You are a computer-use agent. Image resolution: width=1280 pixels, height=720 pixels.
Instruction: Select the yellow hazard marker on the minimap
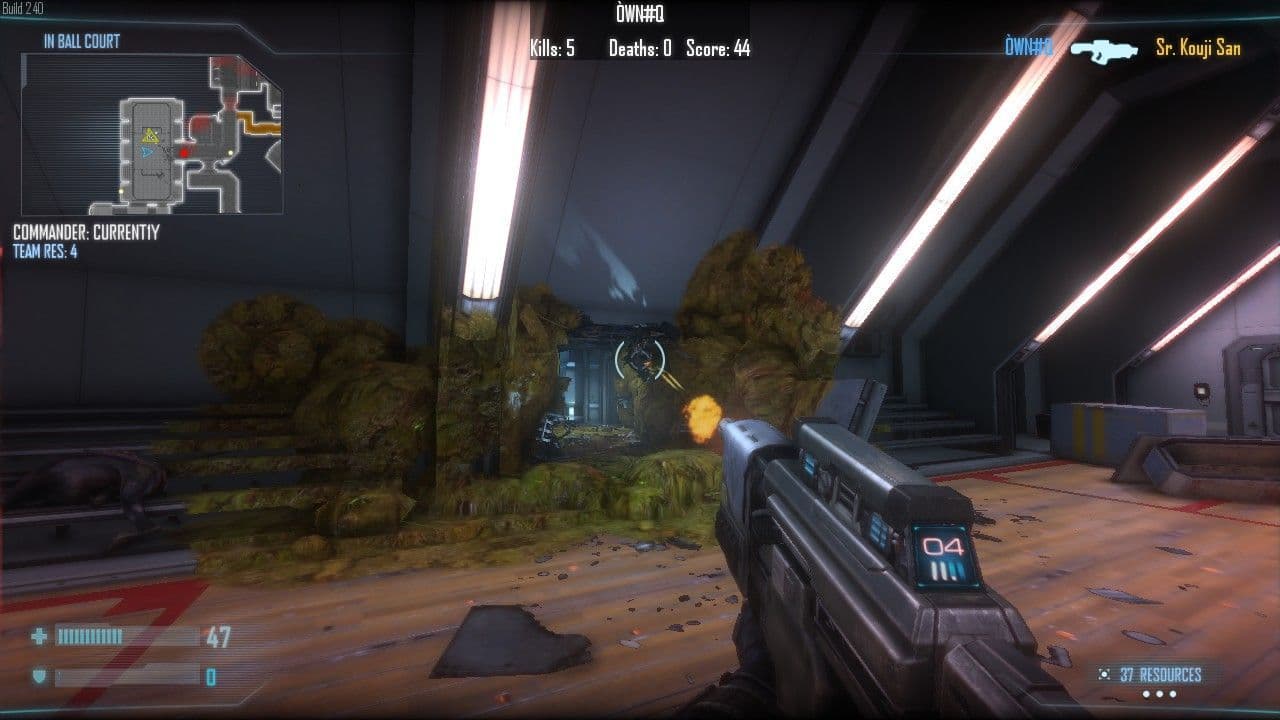tap(149, 133)
